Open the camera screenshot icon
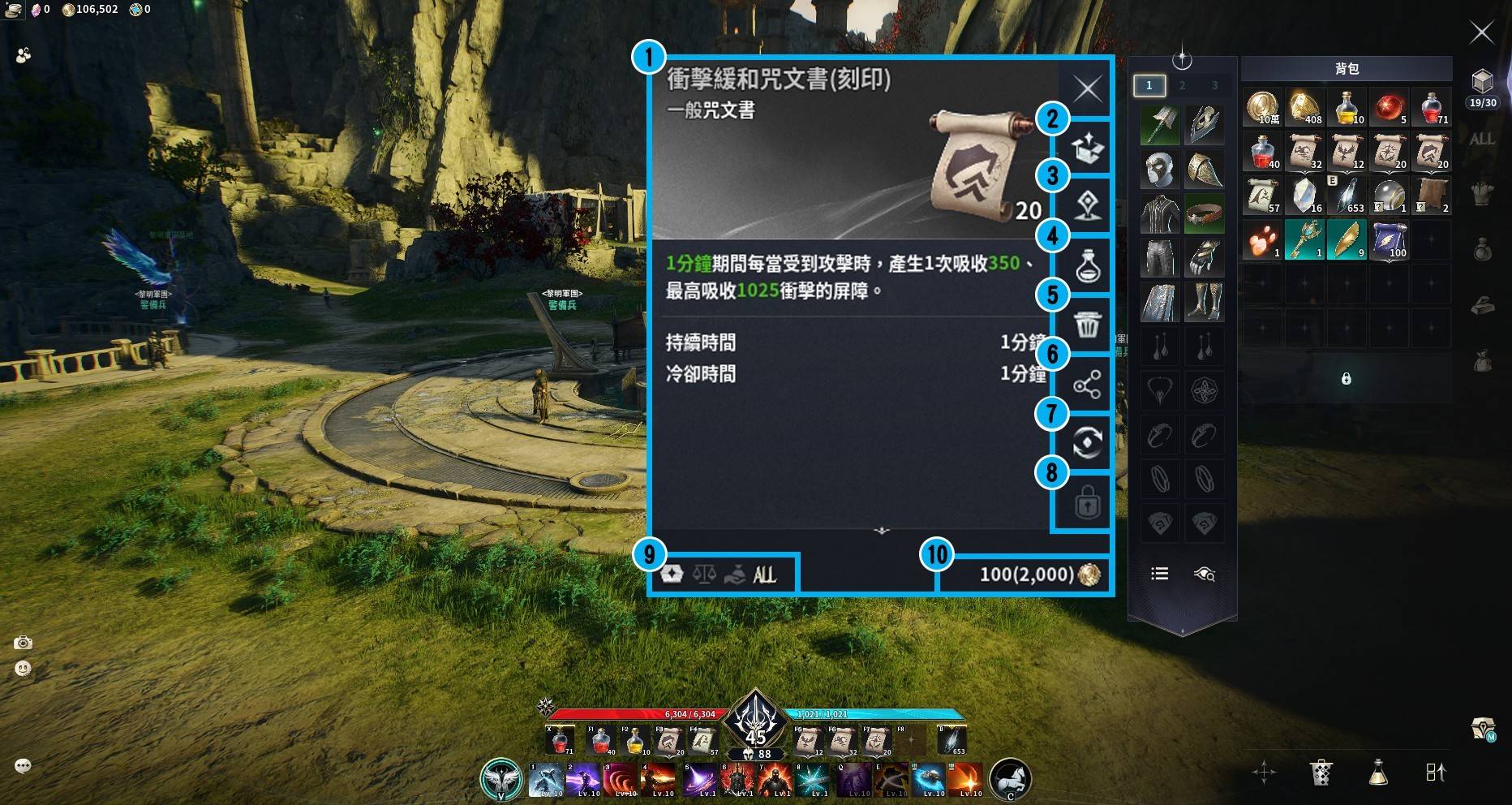This screenshot has width=1512, height=805. pyautogui.click(x=23, y=643)
